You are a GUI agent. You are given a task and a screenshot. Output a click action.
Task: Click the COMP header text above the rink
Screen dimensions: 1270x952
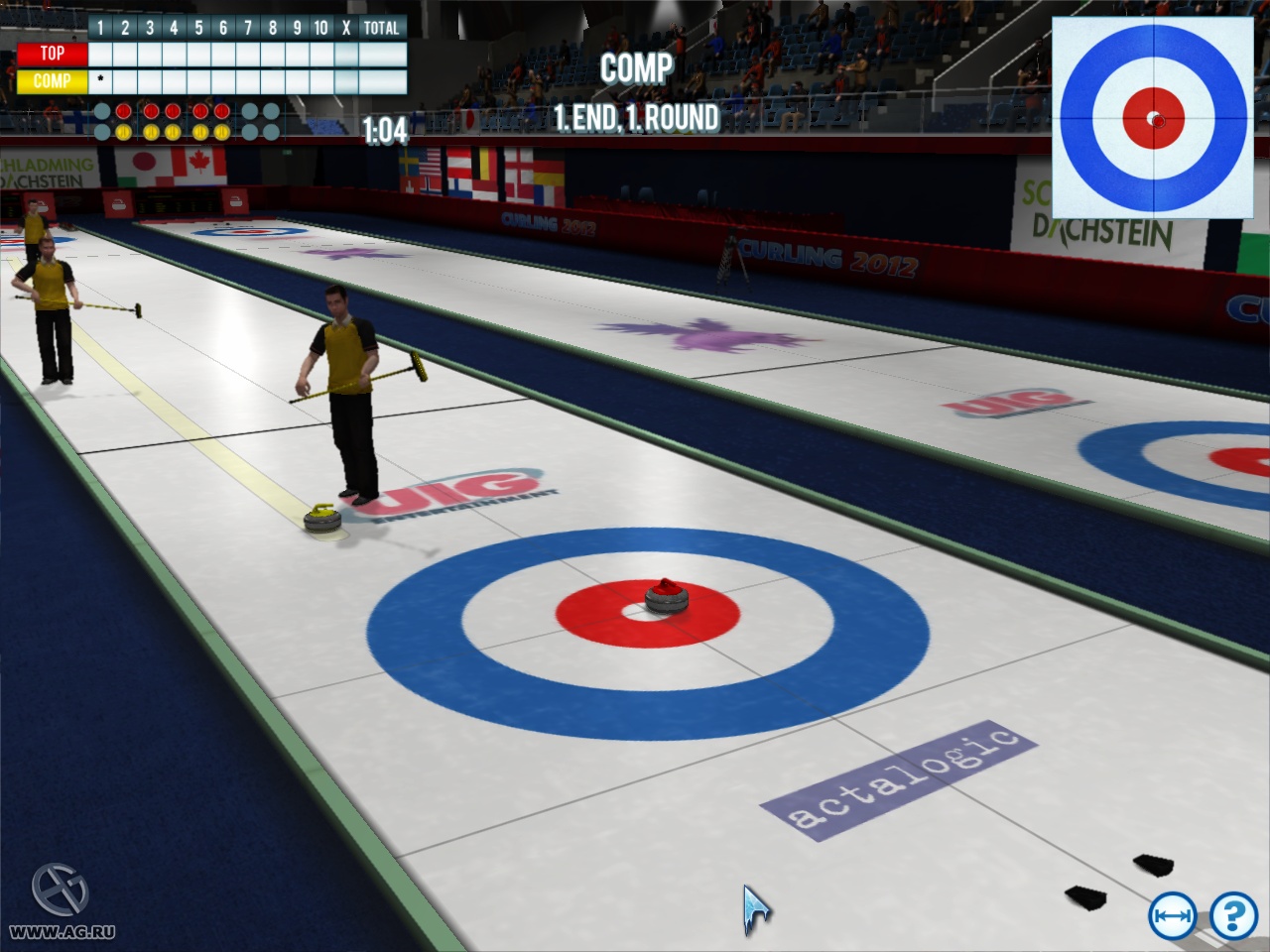639,69
